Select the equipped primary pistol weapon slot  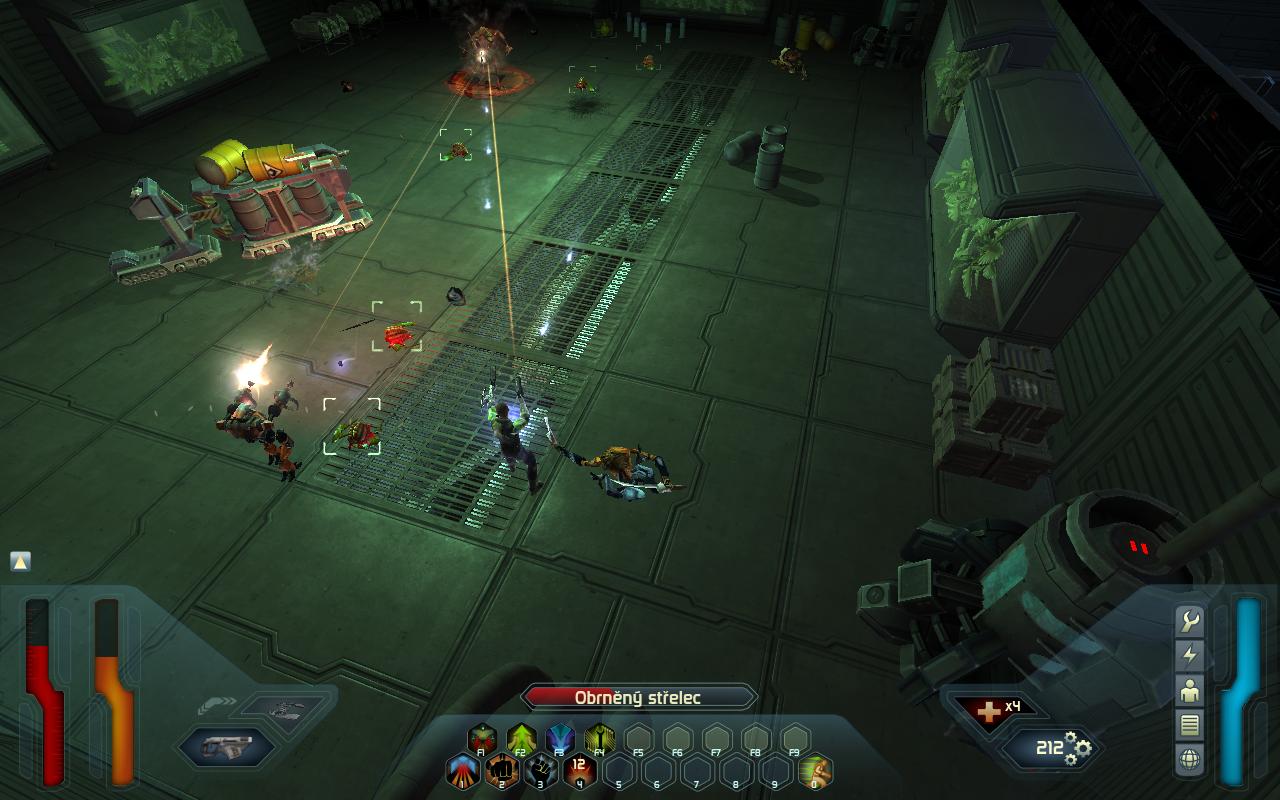(226, 746)
